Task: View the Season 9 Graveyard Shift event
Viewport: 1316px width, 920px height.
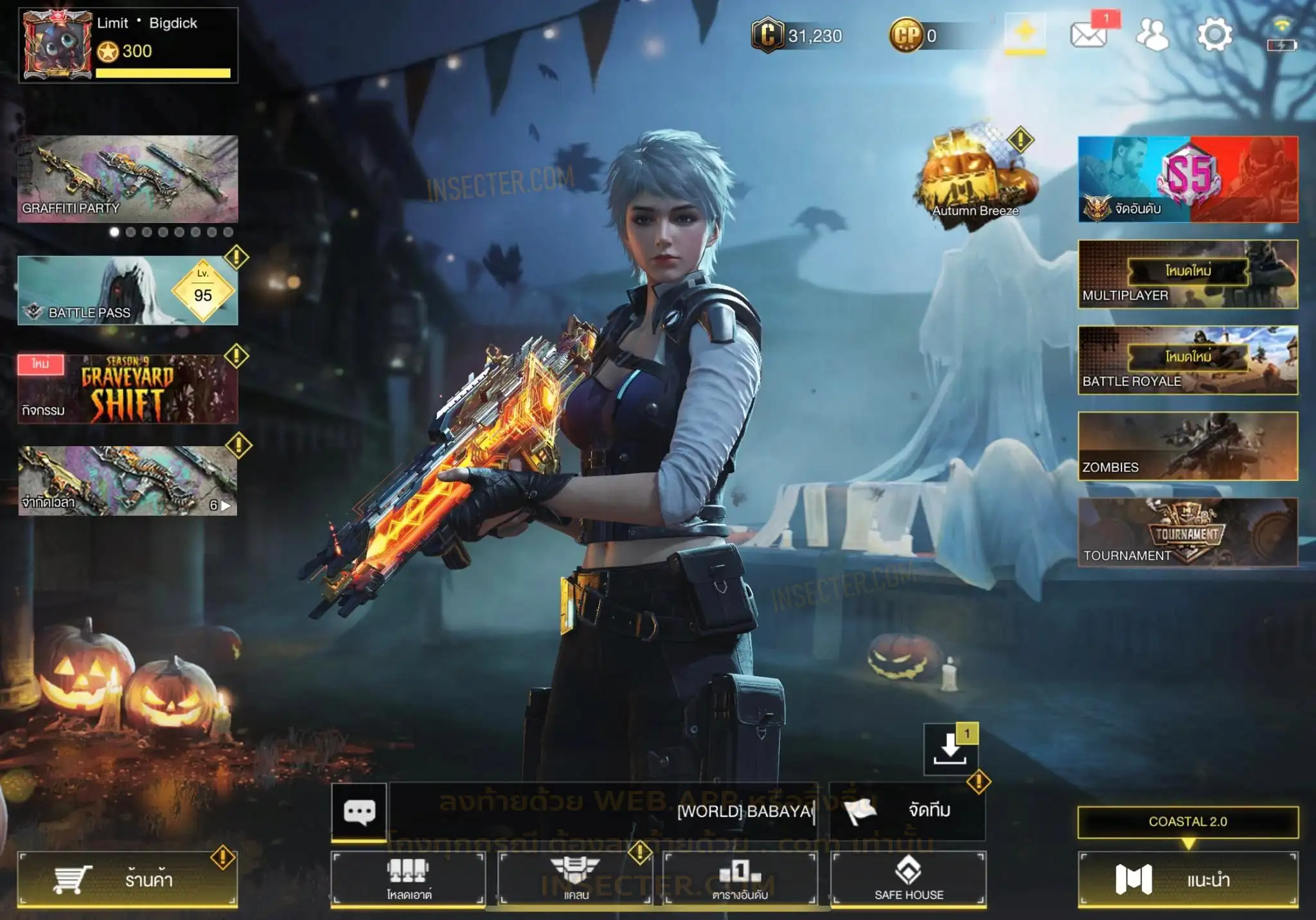Action: 127,388
